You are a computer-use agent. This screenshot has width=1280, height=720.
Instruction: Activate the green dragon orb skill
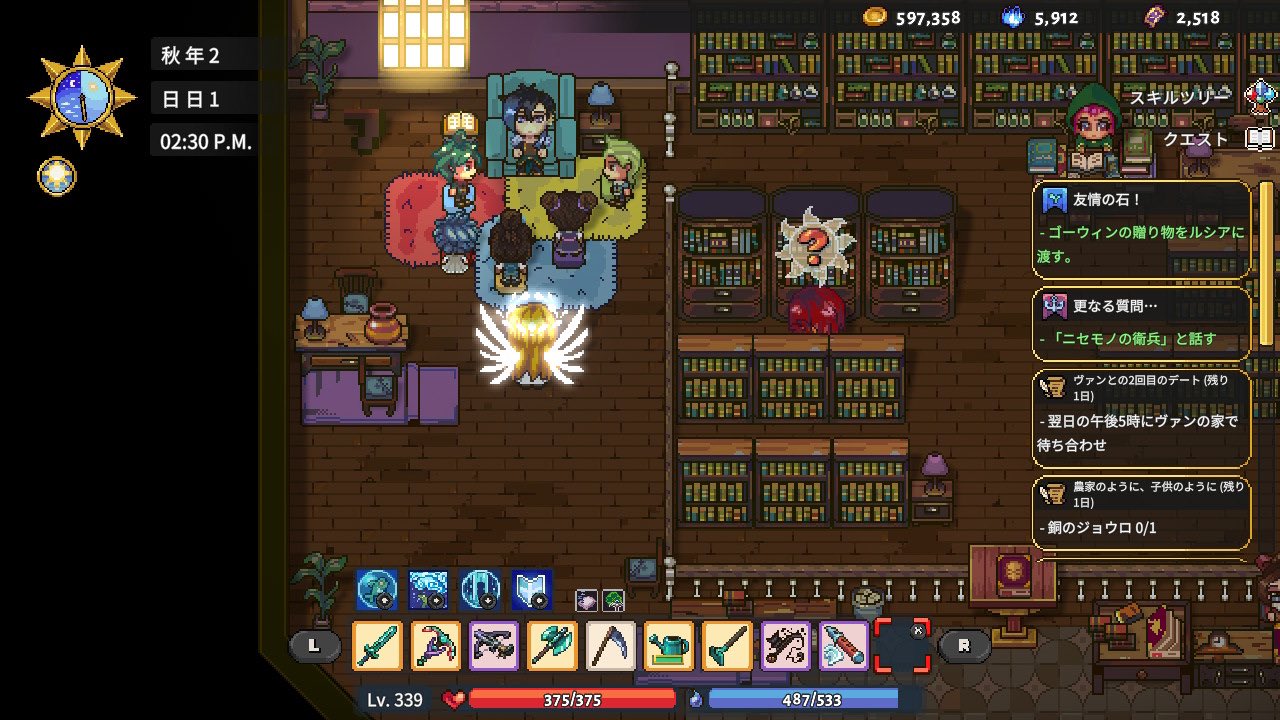377,590
